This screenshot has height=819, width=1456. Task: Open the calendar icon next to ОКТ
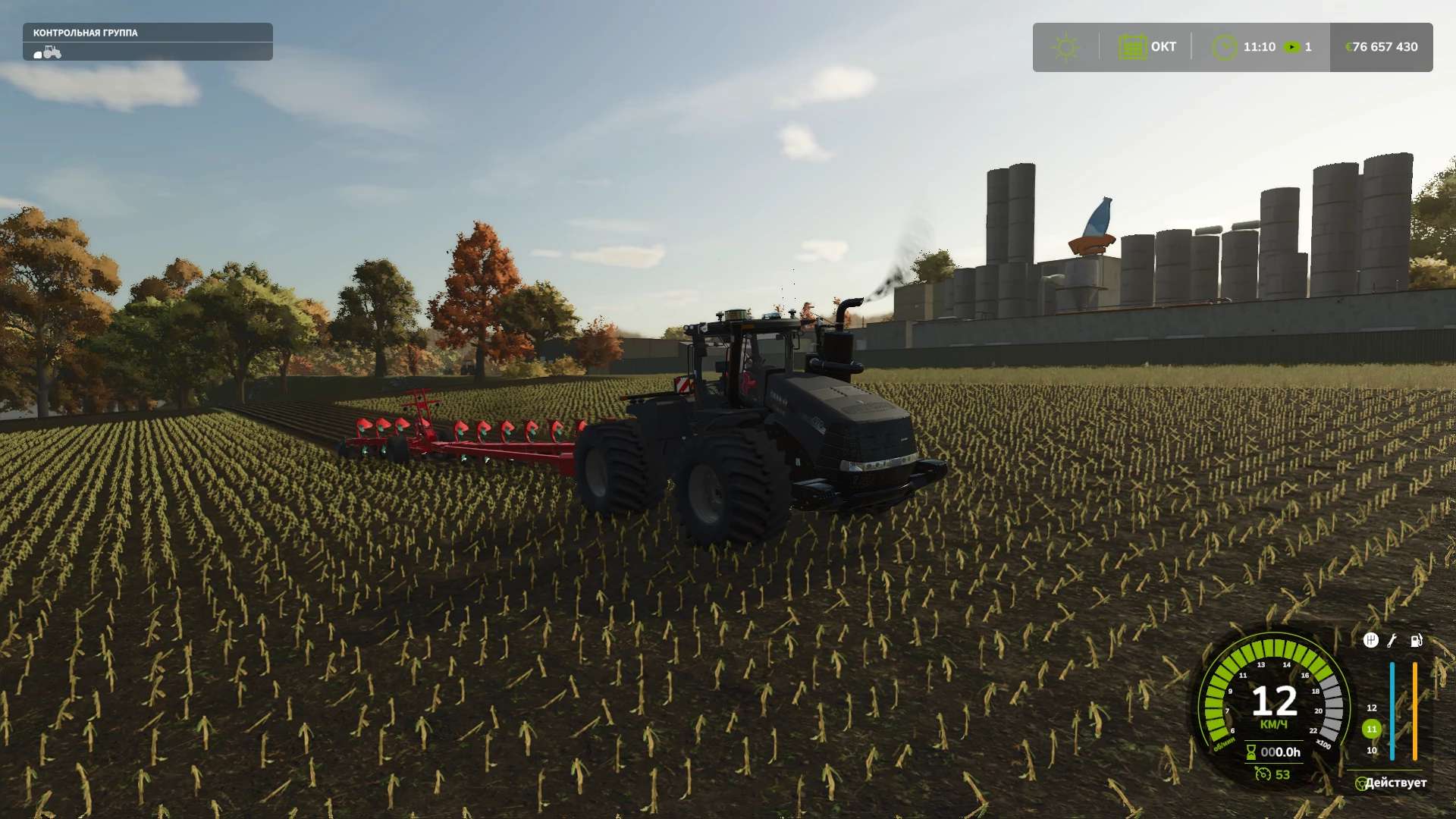(1132, 47)
